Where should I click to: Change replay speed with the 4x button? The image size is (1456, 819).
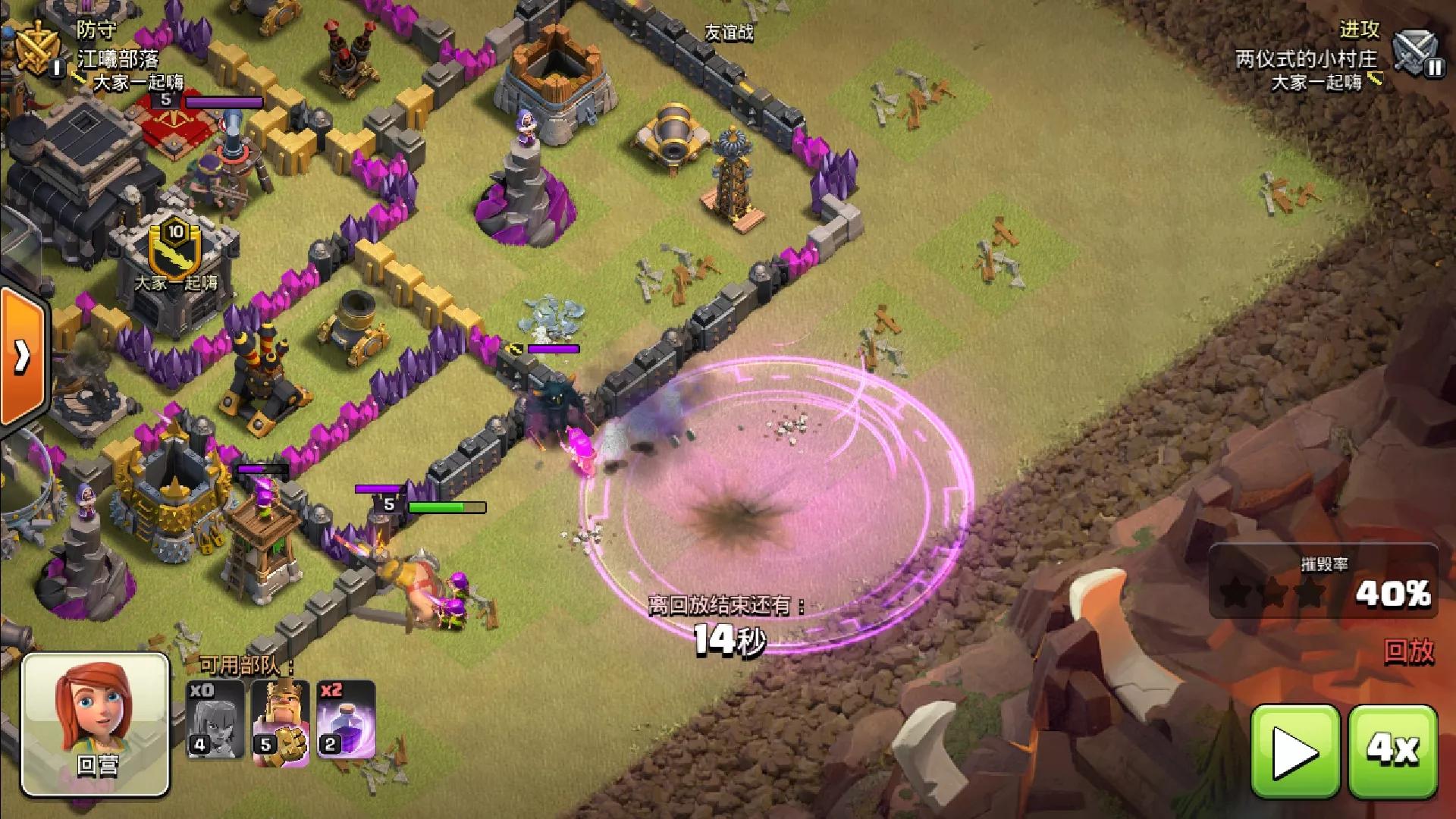[x=1392, y=751]
